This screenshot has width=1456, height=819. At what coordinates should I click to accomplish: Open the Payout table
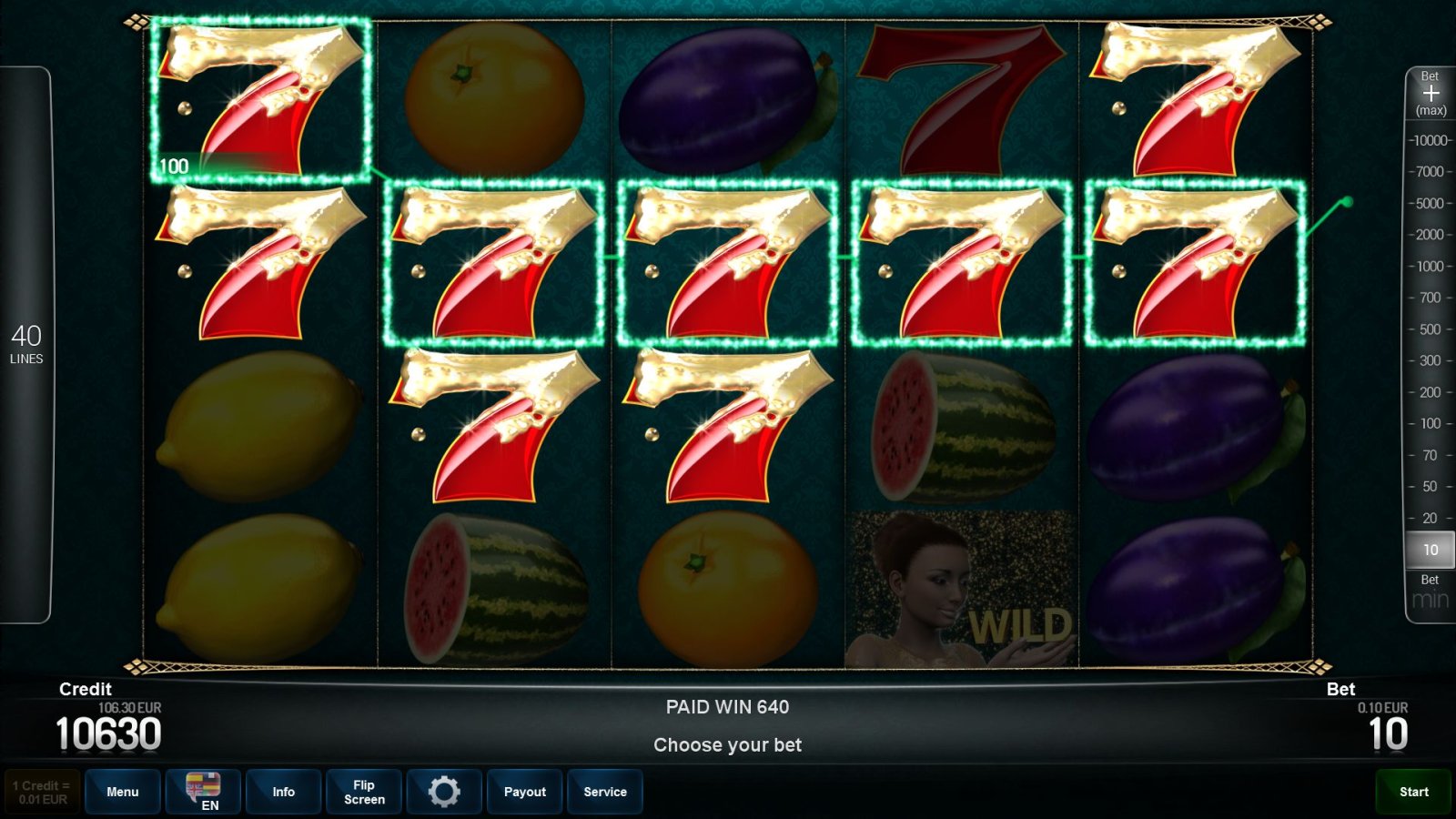pos(524,792)
